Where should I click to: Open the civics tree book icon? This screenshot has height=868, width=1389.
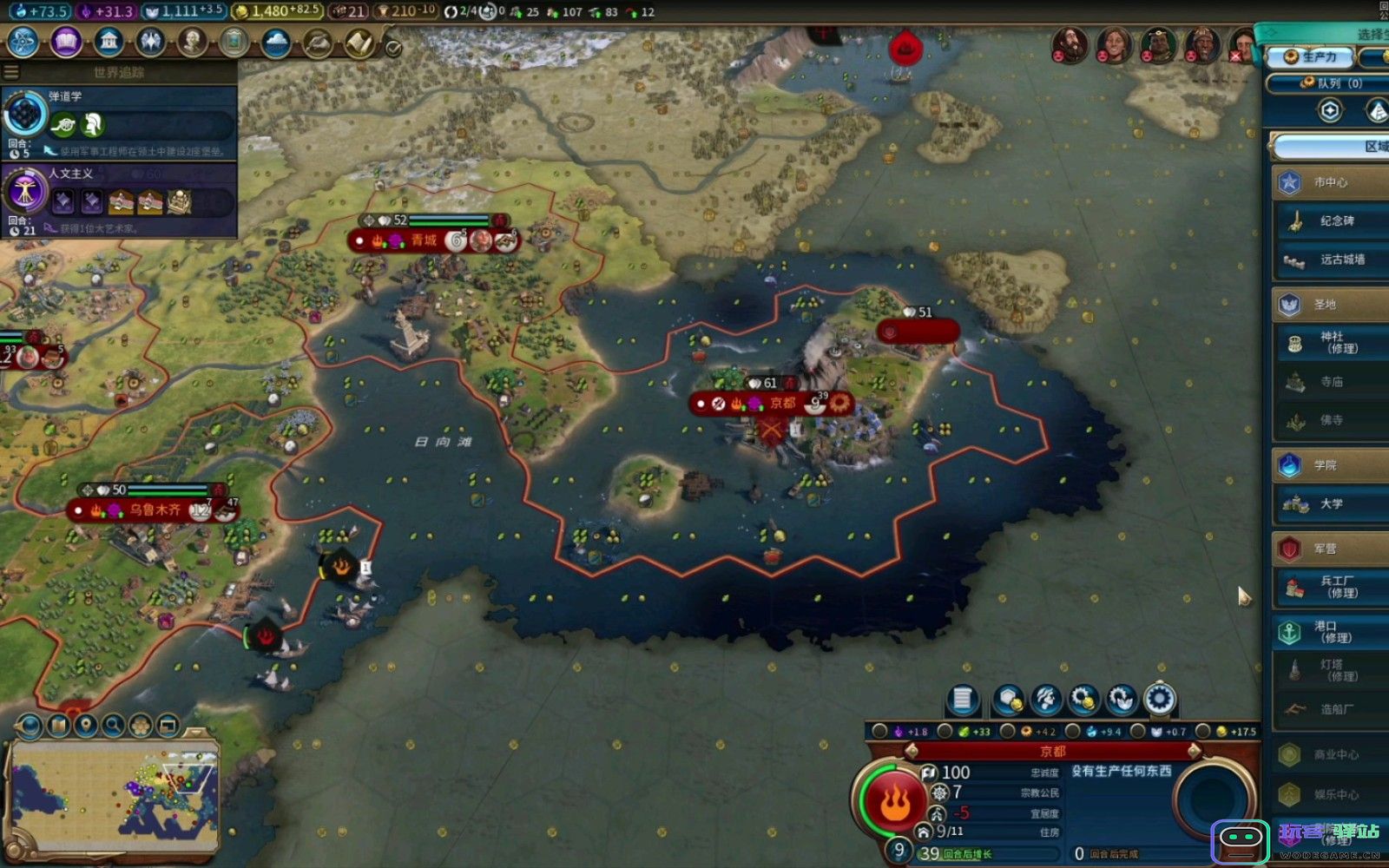click(66, 42)
